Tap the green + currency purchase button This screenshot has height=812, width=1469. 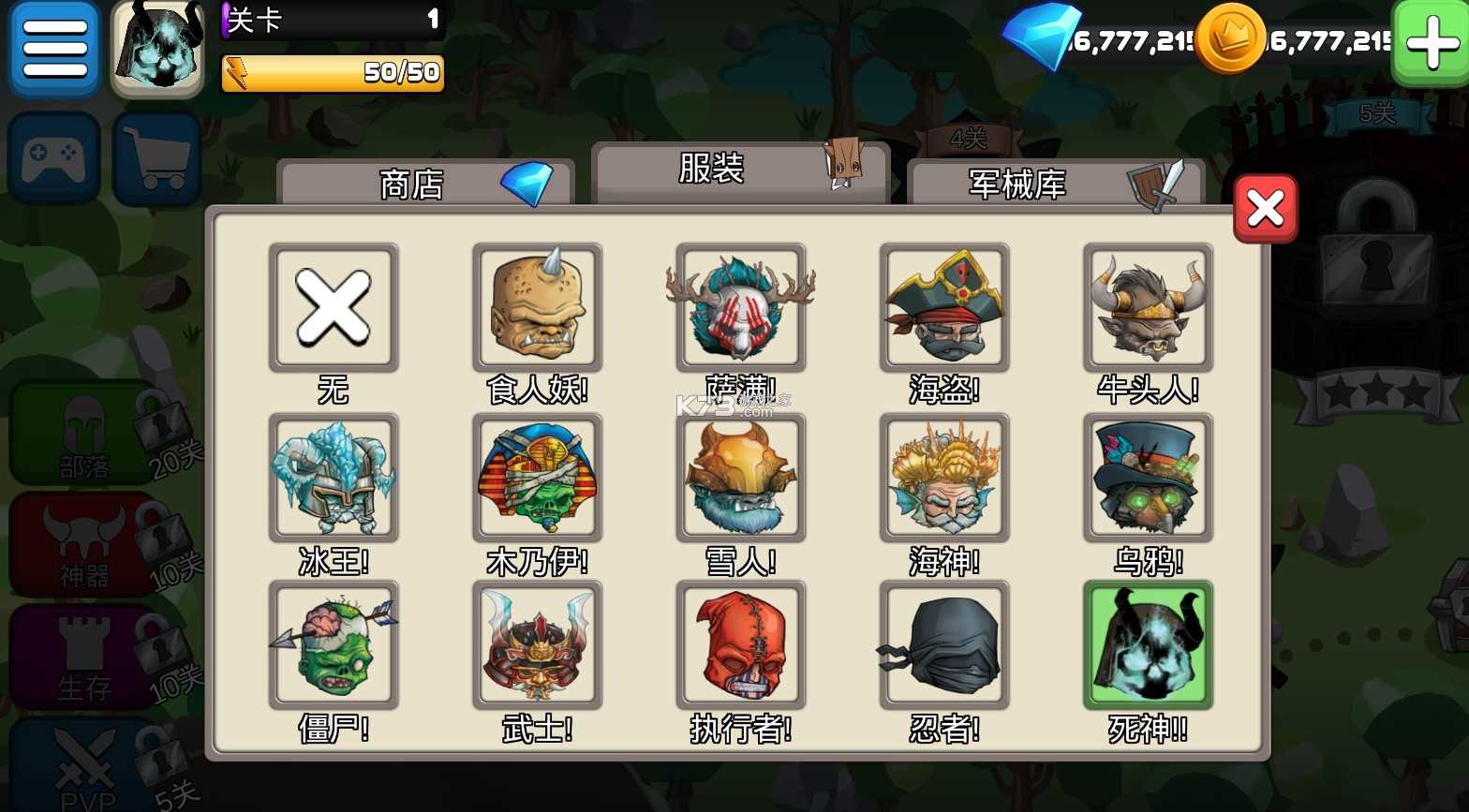1430,42
